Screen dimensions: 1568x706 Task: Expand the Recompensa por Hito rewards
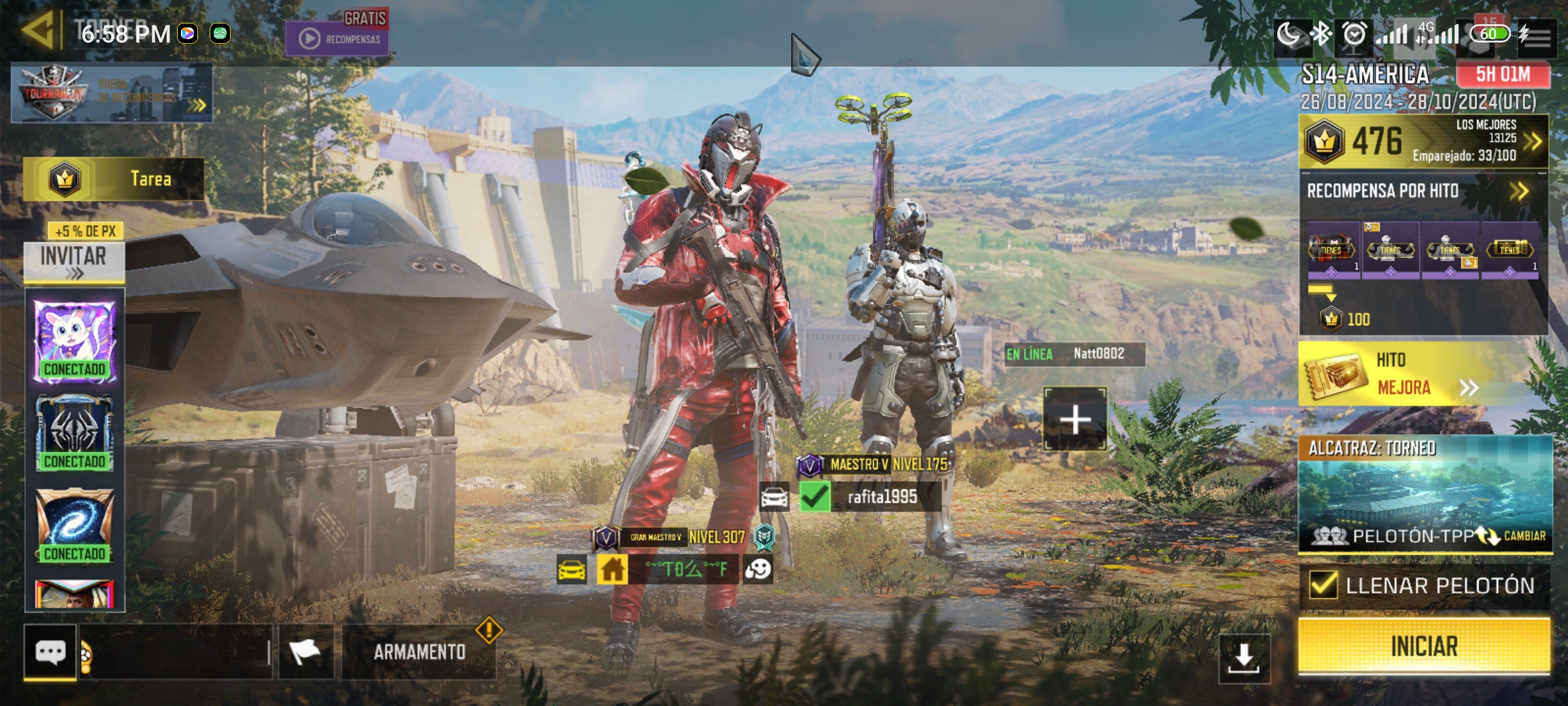[x=1518, y=191]
